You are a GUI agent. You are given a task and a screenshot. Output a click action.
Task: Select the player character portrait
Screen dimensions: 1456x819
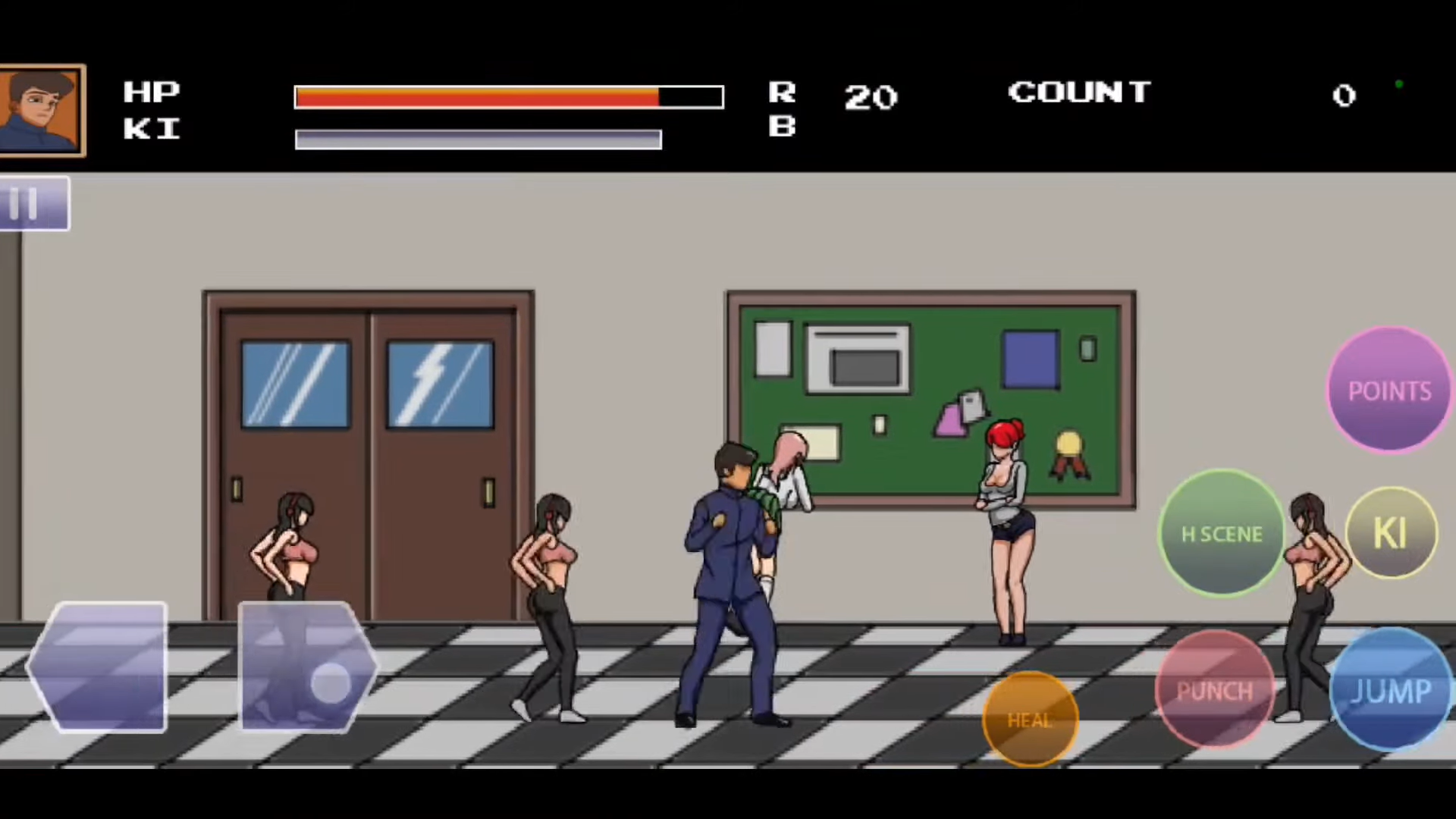click(x=43, y=110)
